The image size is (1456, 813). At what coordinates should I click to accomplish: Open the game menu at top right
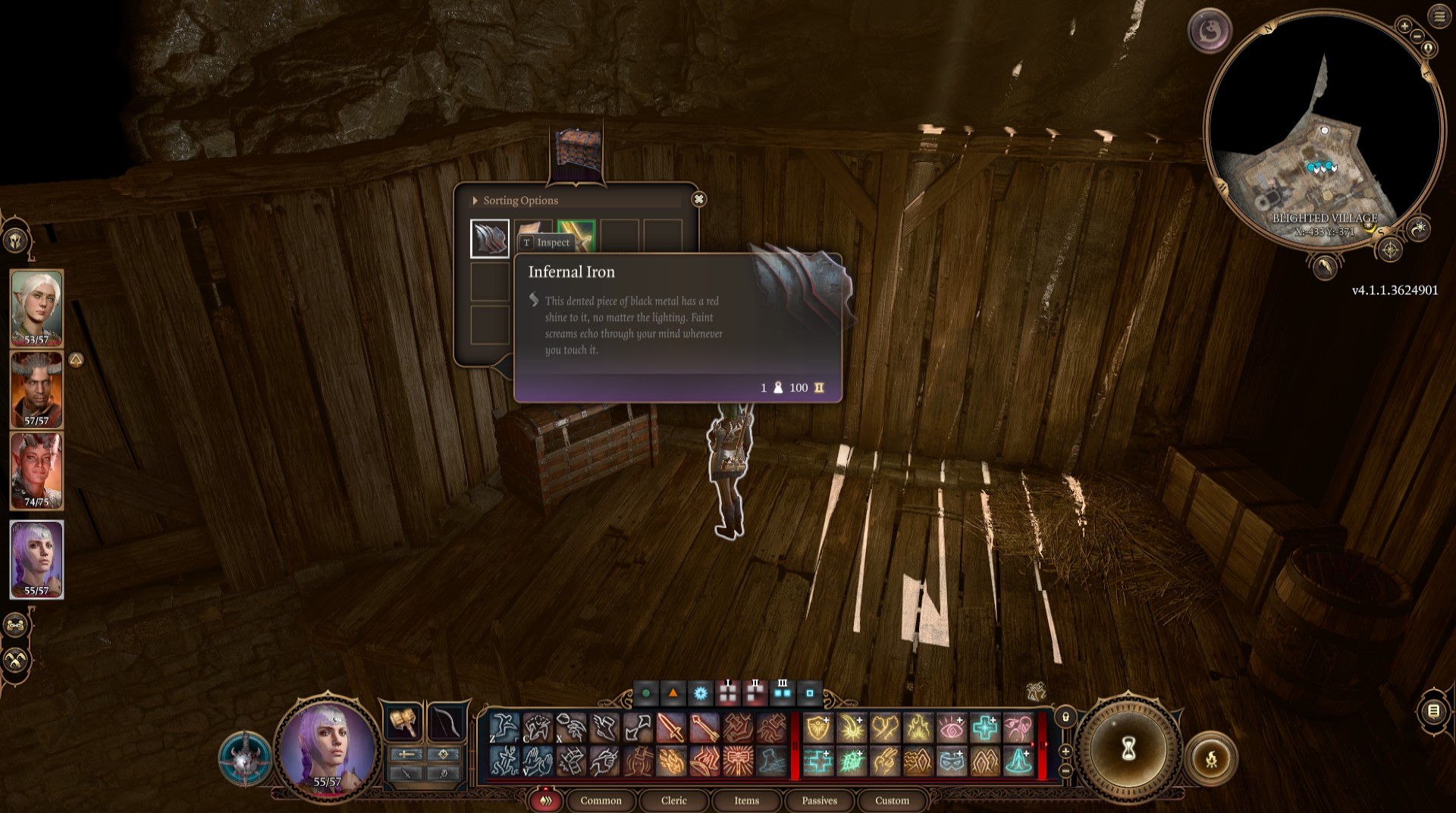click(1439, 17)
